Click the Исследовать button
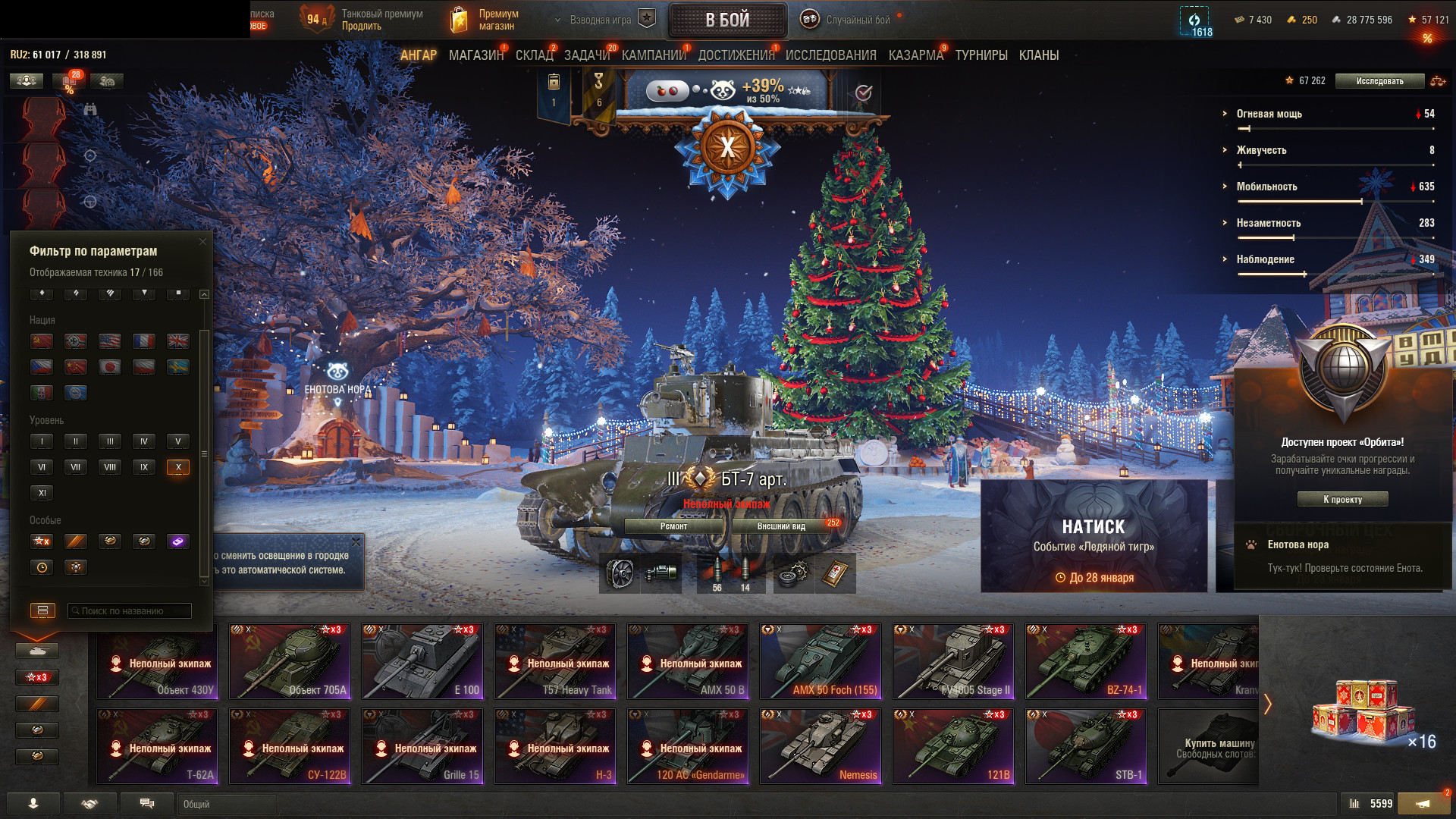The height and width of the screenshot is (819, 1456). coord(1379,81)
